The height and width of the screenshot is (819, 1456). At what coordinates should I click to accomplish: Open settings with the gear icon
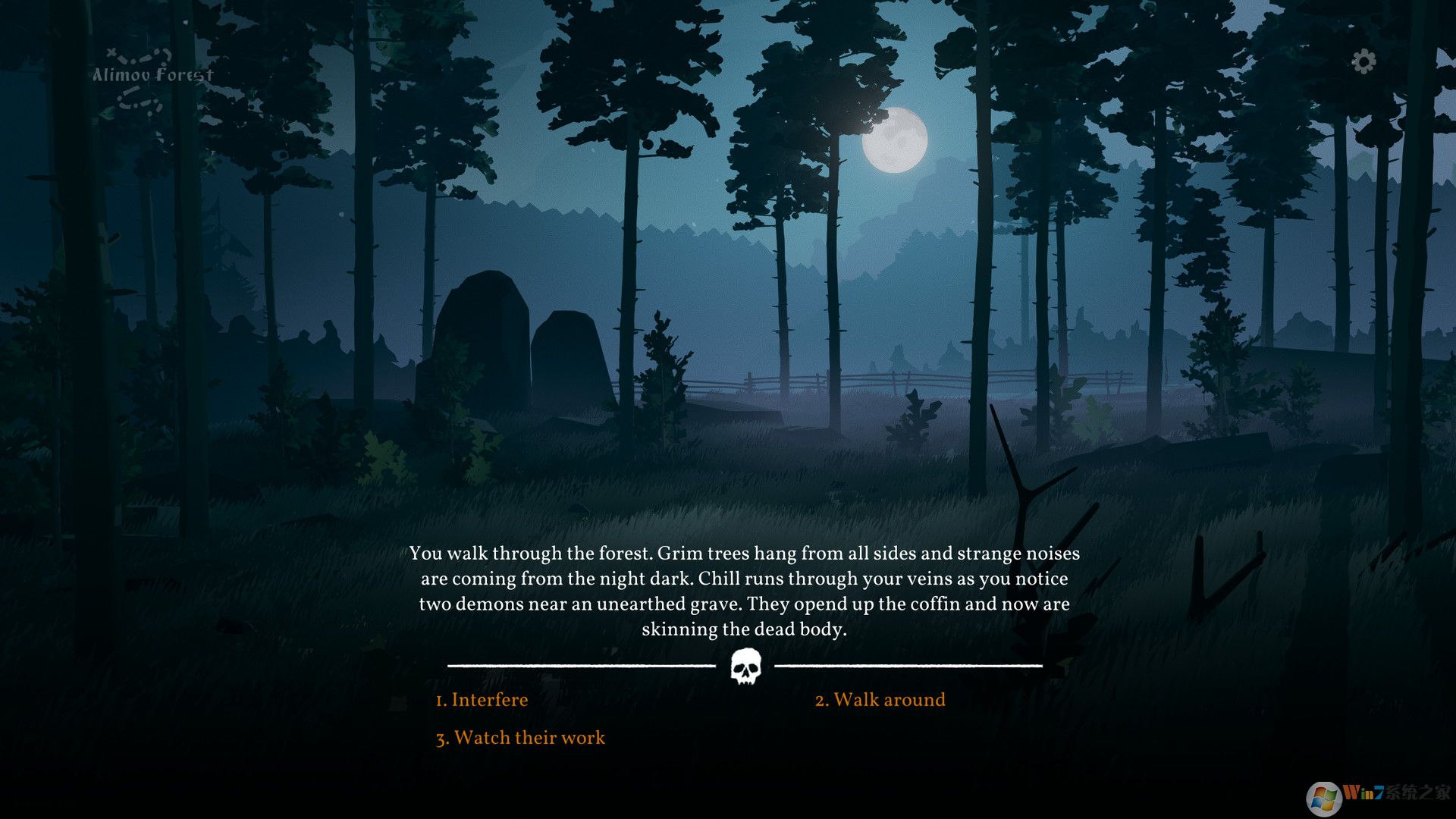[1363, 61]
